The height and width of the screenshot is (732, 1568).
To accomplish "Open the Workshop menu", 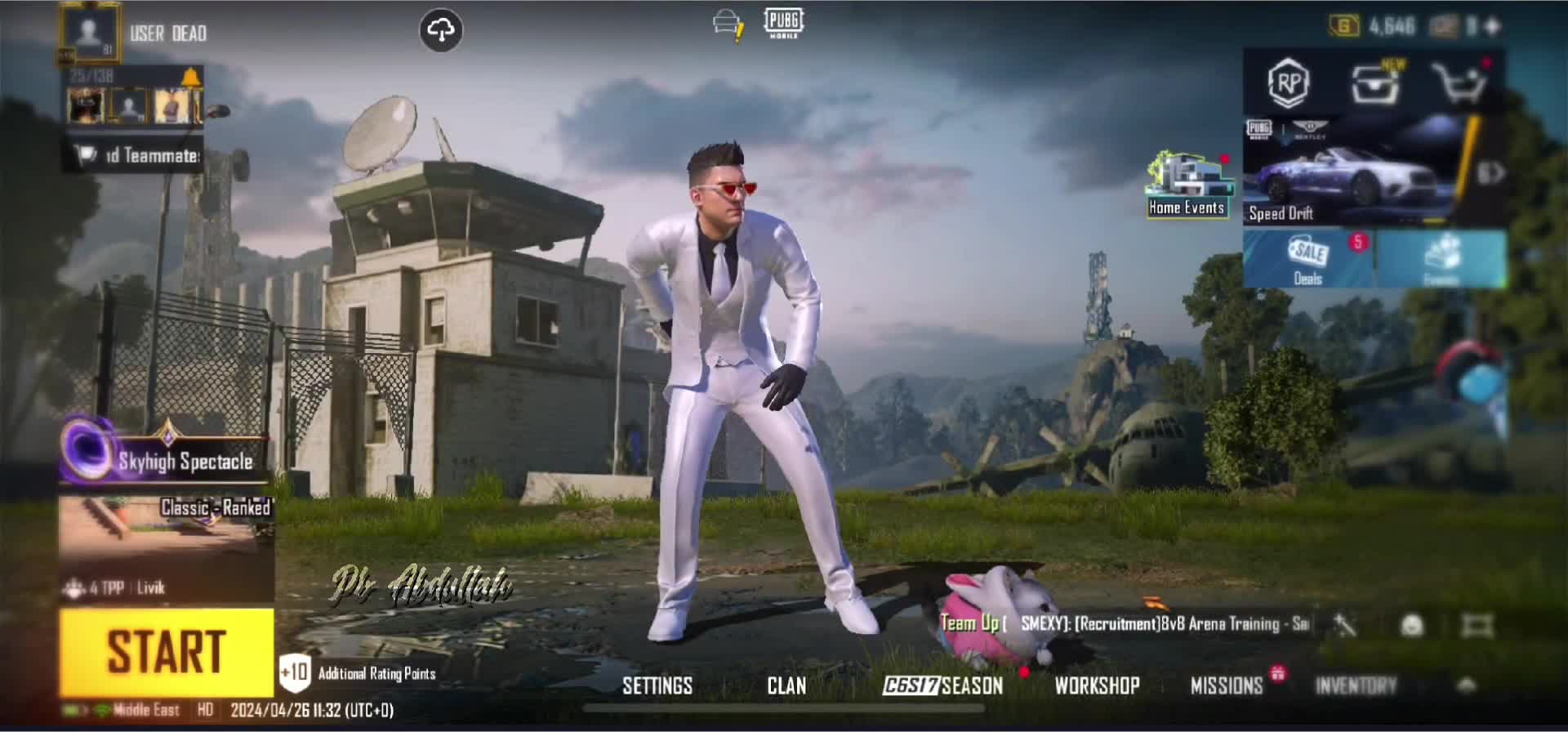I will click(x=1097, y=685).
